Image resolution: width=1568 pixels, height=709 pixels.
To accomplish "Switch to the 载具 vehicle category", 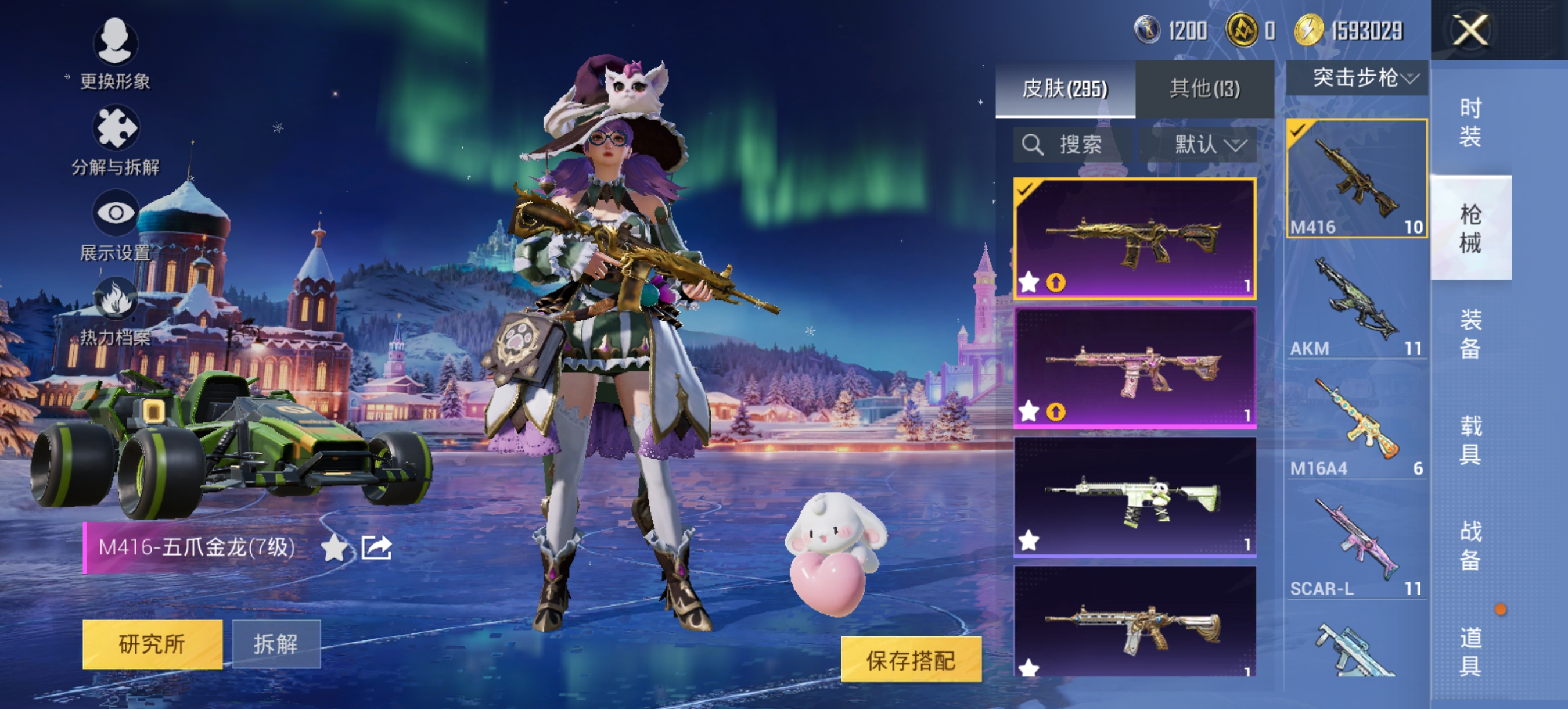I will 1470,440.
